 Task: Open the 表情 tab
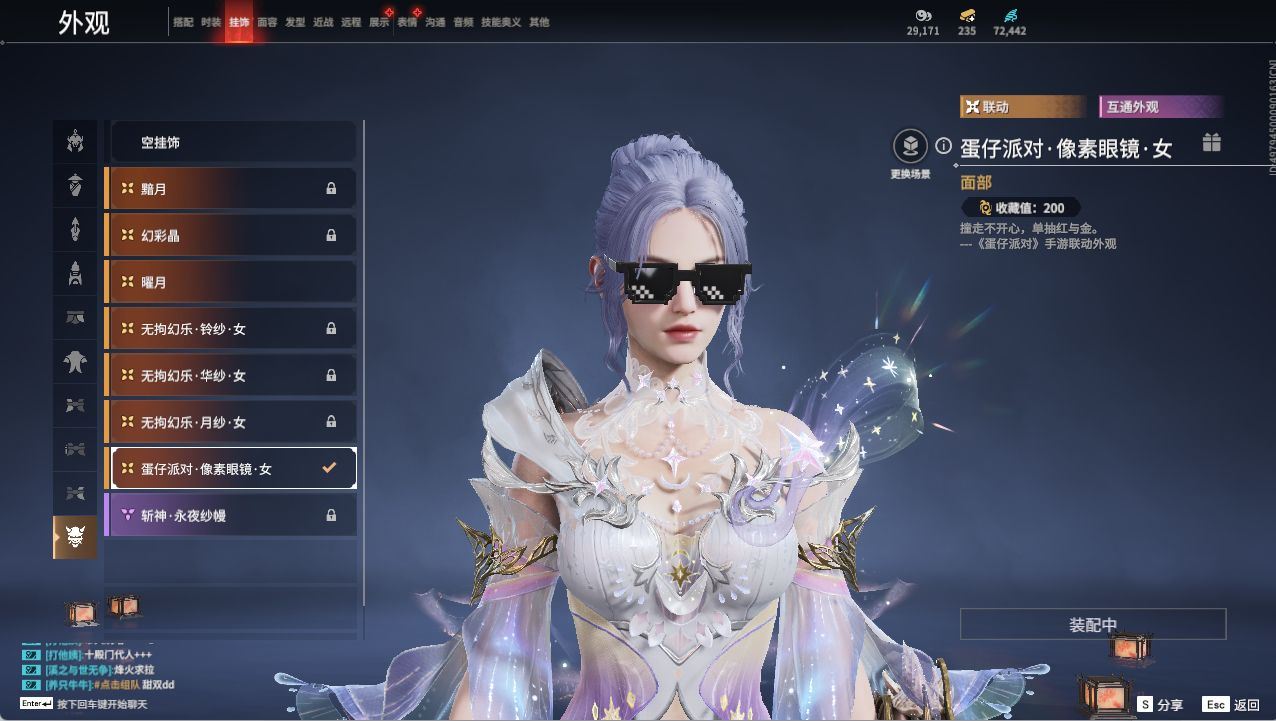tap(407, 22)
